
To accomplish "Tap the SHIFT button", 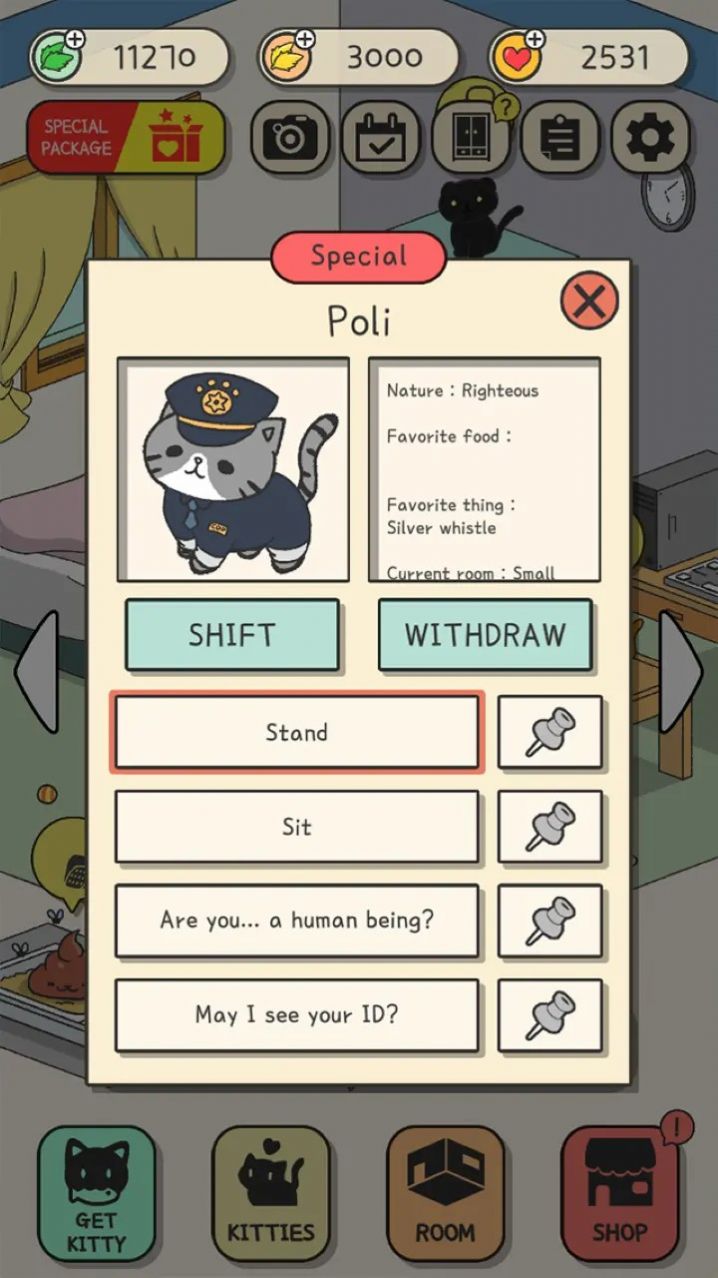I will tap(232, 635).
